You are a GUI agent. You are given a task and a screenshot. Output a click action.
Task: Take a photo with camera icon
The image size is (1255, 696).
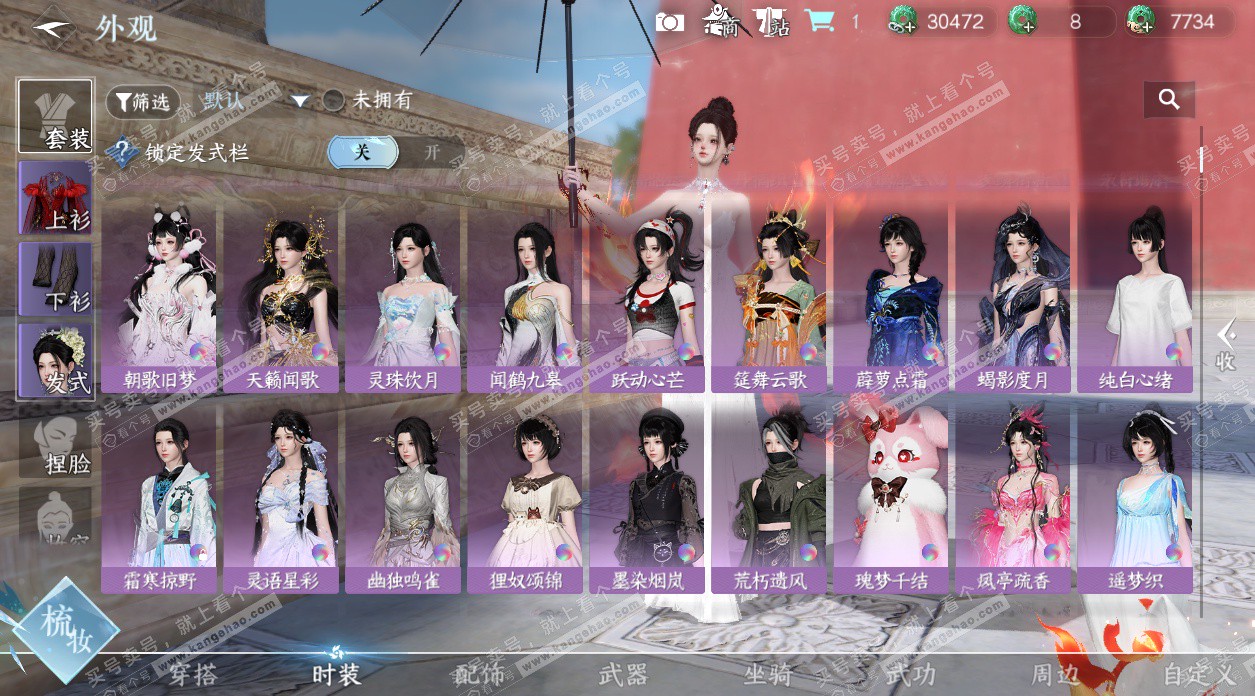(x=670, y=22)
